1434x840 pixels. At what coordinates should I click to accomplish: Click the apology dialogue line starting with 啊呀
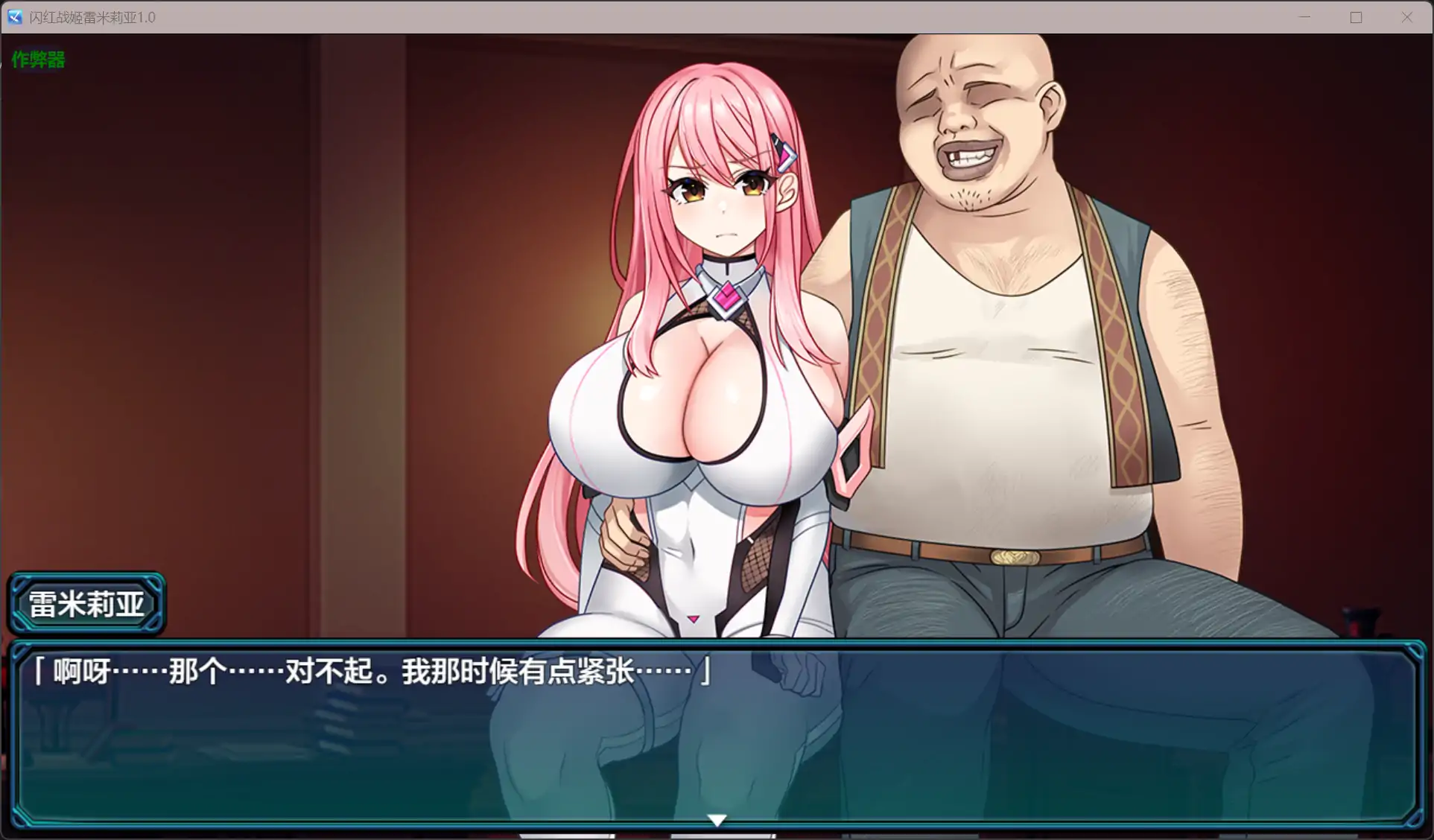(369, 669)
